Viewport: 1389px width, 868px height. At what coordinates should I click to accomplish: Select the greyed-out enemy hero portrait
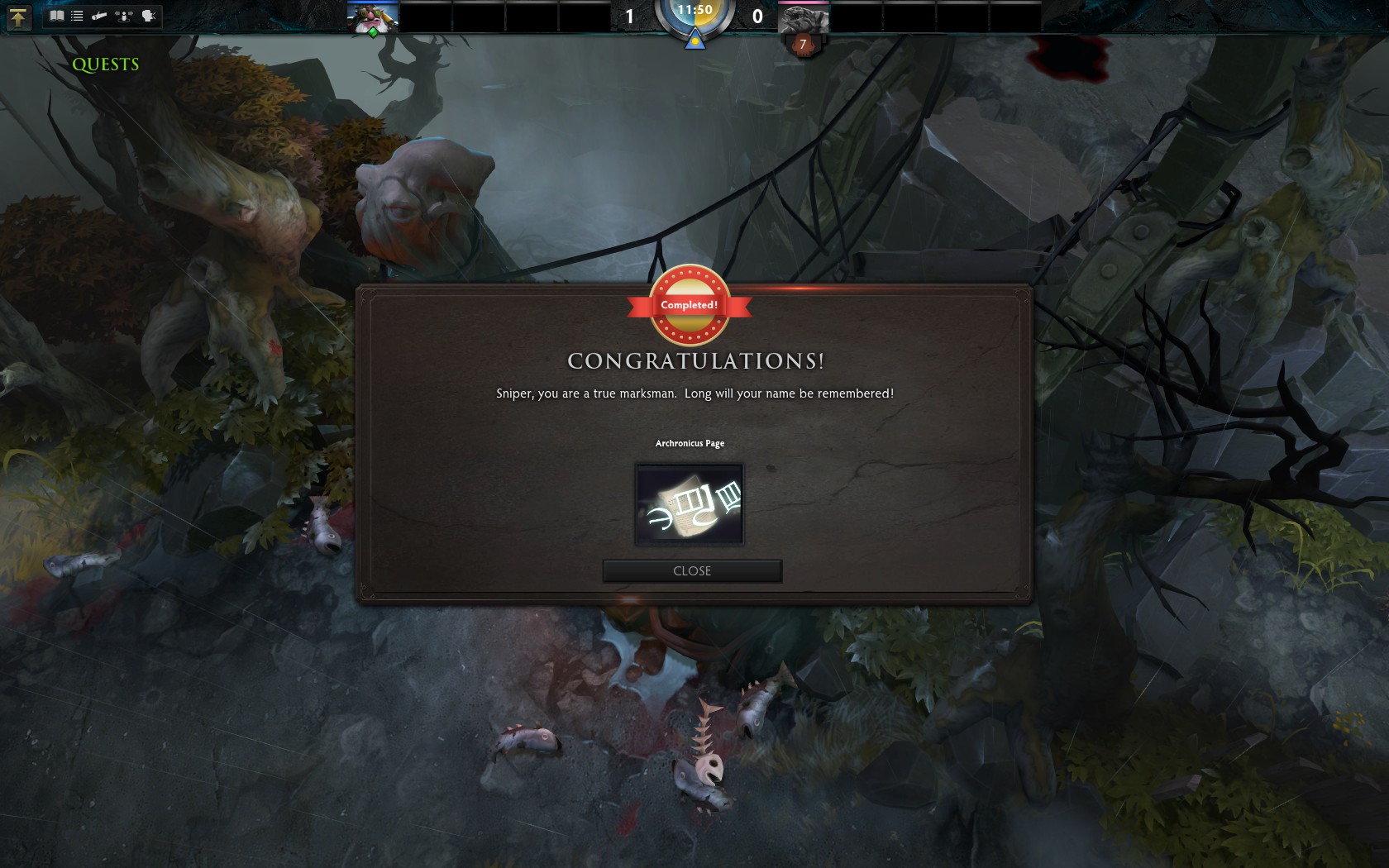click(804, 17)
